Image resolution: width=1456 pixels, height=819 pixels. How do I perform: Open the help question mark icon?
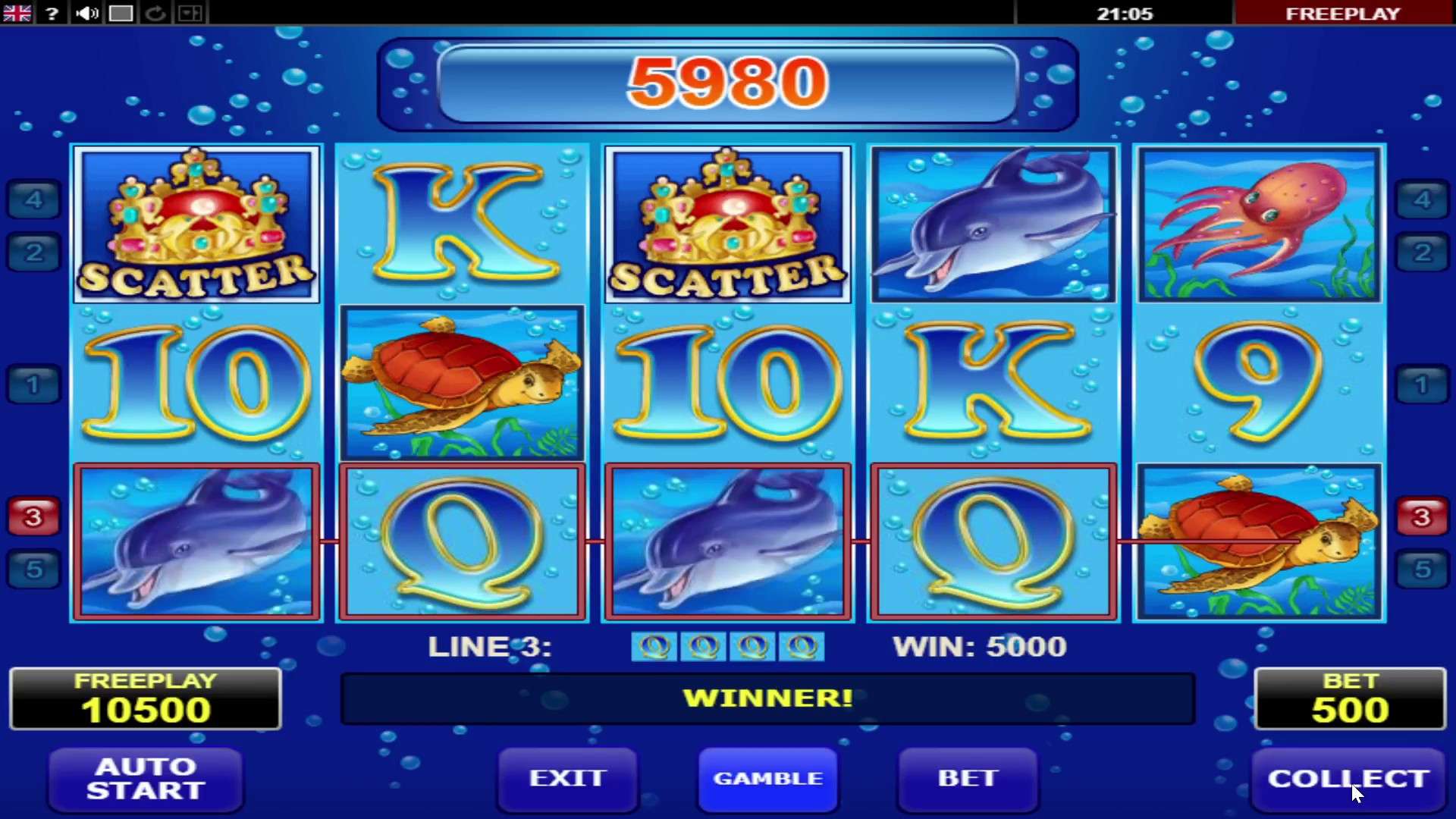coord(51,13)
